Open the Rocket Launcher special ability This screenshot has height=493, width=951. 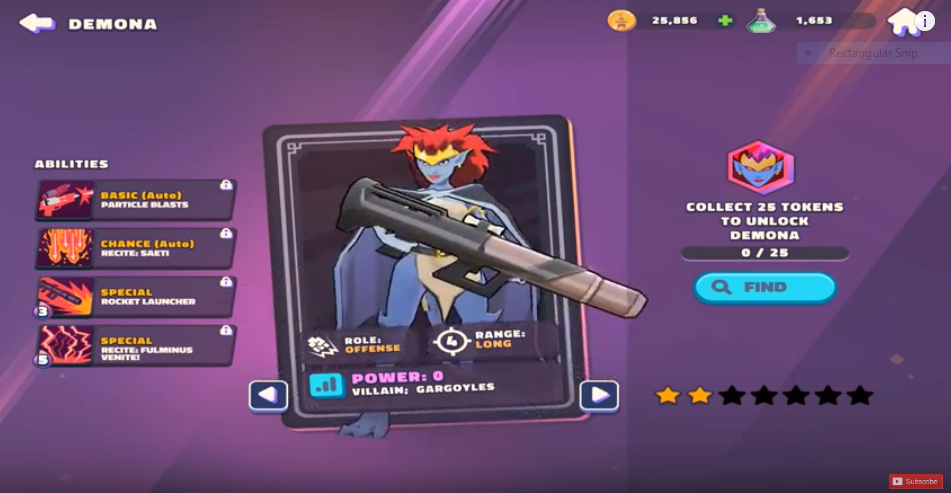[x=135, y=297]
